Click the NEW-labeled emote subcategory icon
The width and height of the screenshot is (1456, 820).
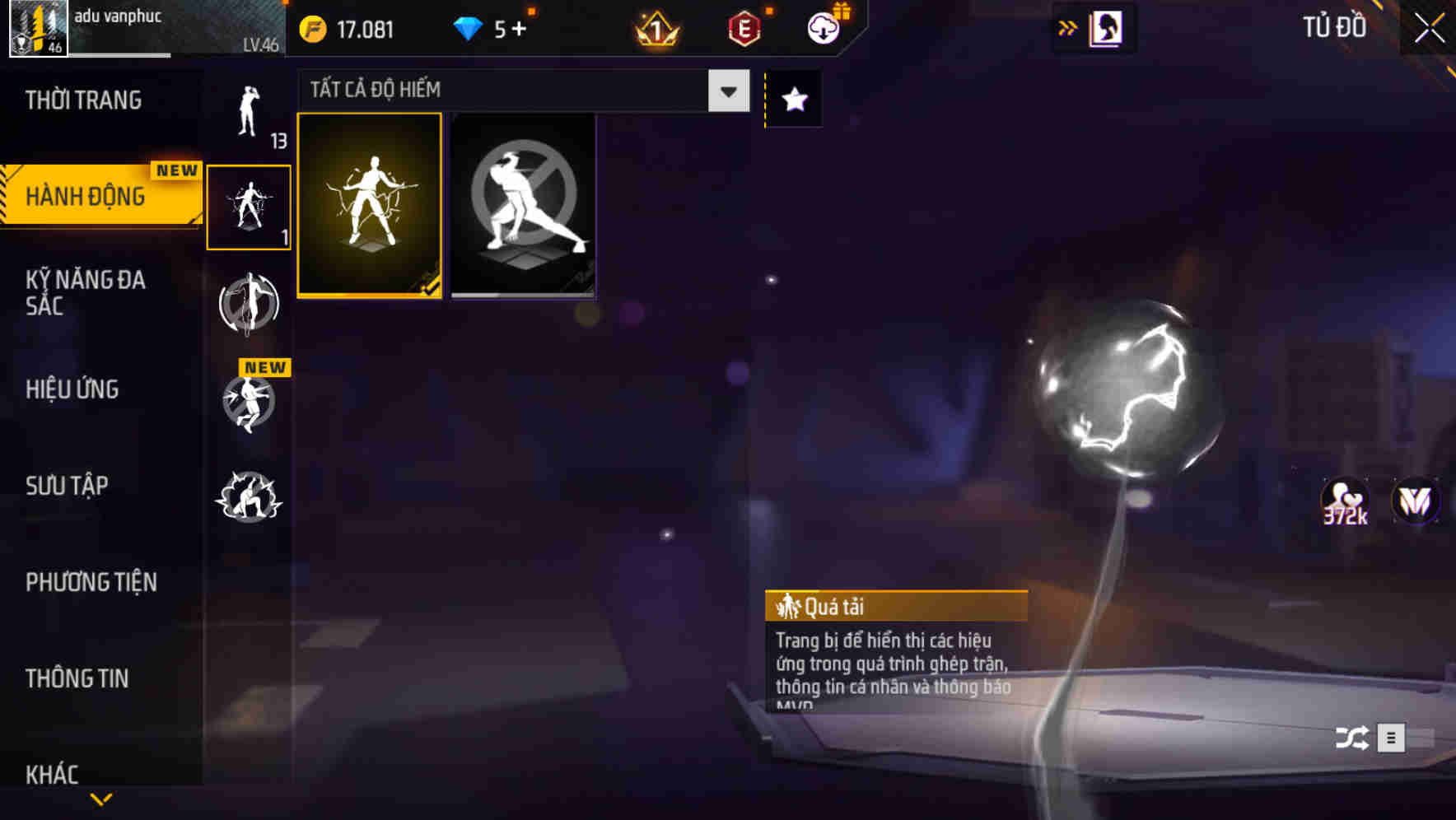pos(250,403)
